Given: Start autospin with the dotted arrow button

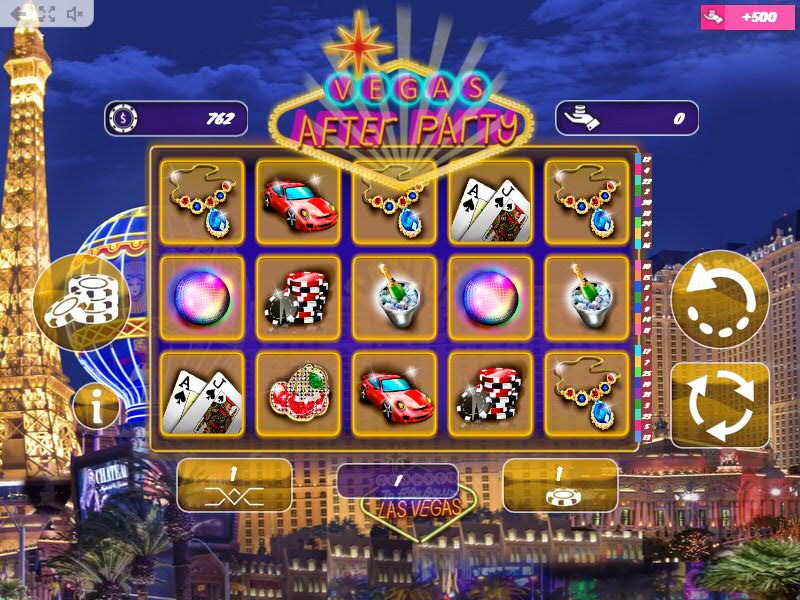Looking at the screenshot, I should pos(720,299).
